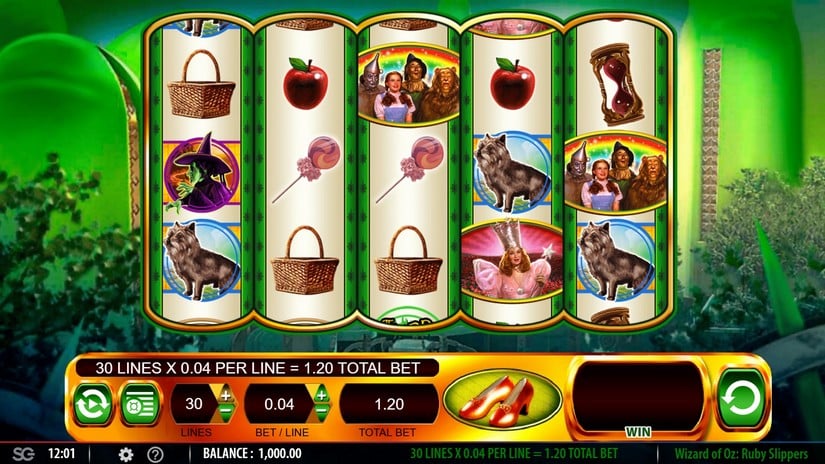The width and height of the screenshot is (825, 464).
Task: Increase the number of lines
Action: point(226,395)
